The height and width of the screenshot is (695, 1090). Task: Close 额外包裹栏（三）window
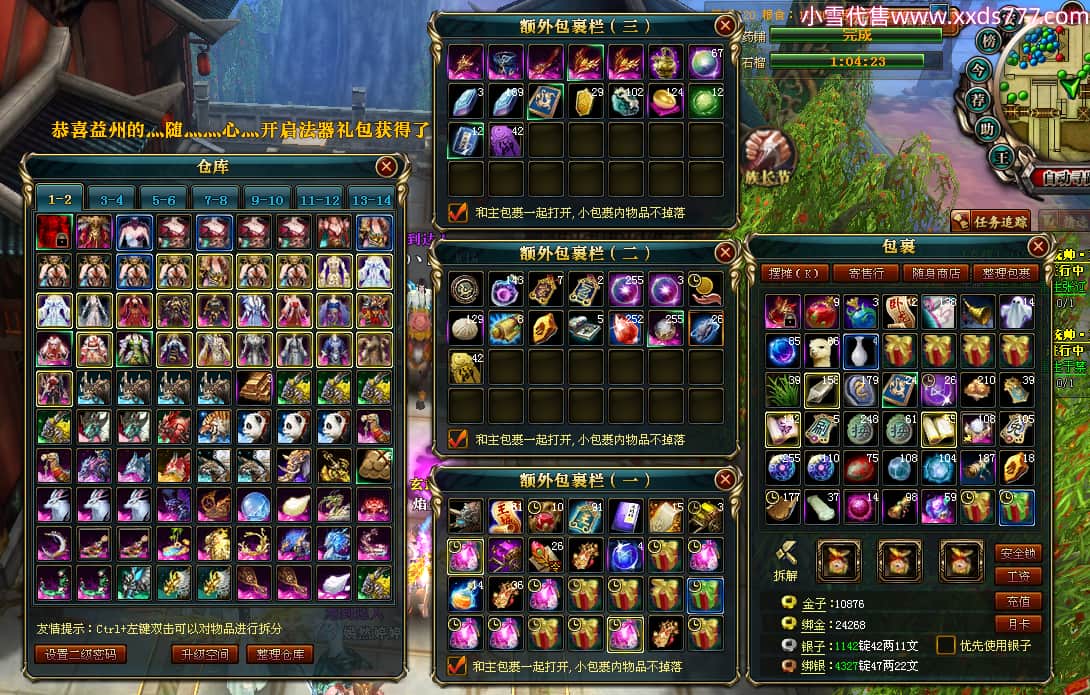[724, 26]
